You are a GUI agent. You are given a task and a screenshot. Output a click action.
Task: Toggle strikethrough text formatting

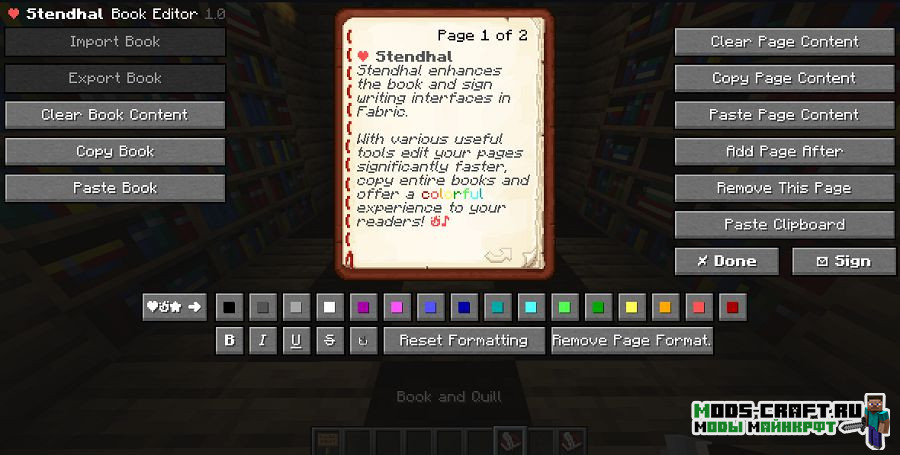point(329,340)
